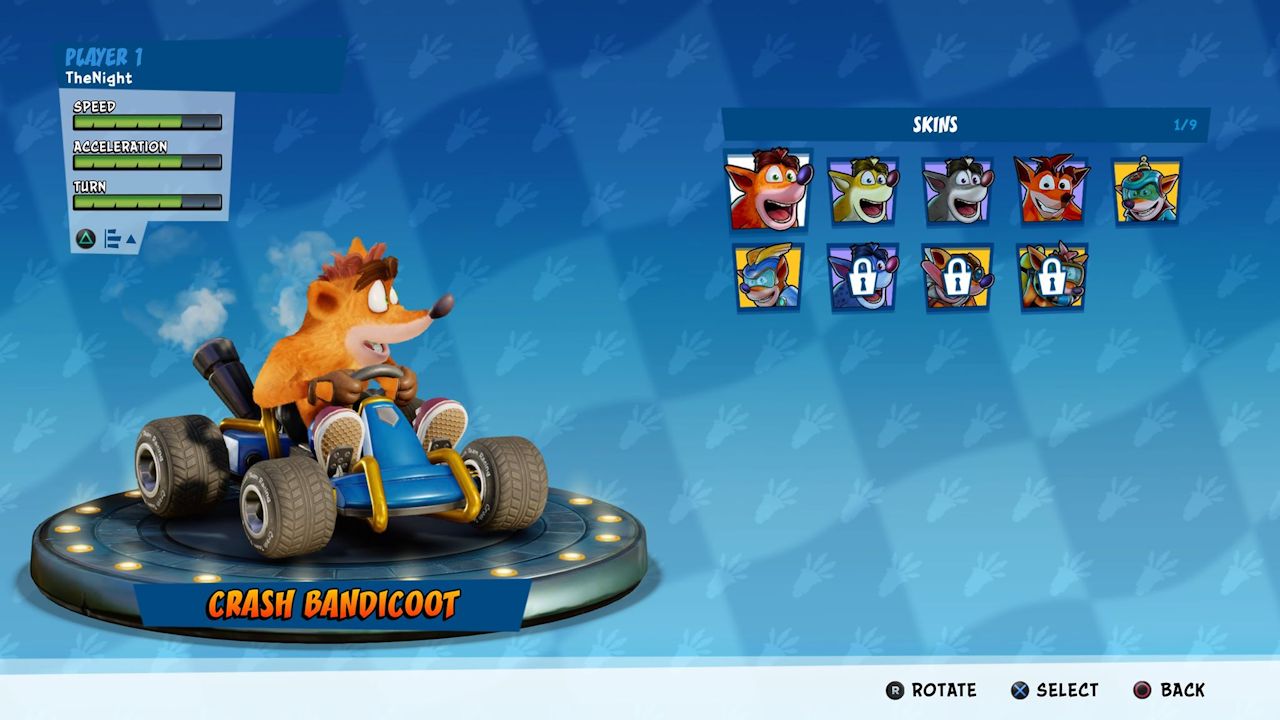Select the scuba-mask Crash skin
The image size is (1280, 720).
click(1146, 190)
